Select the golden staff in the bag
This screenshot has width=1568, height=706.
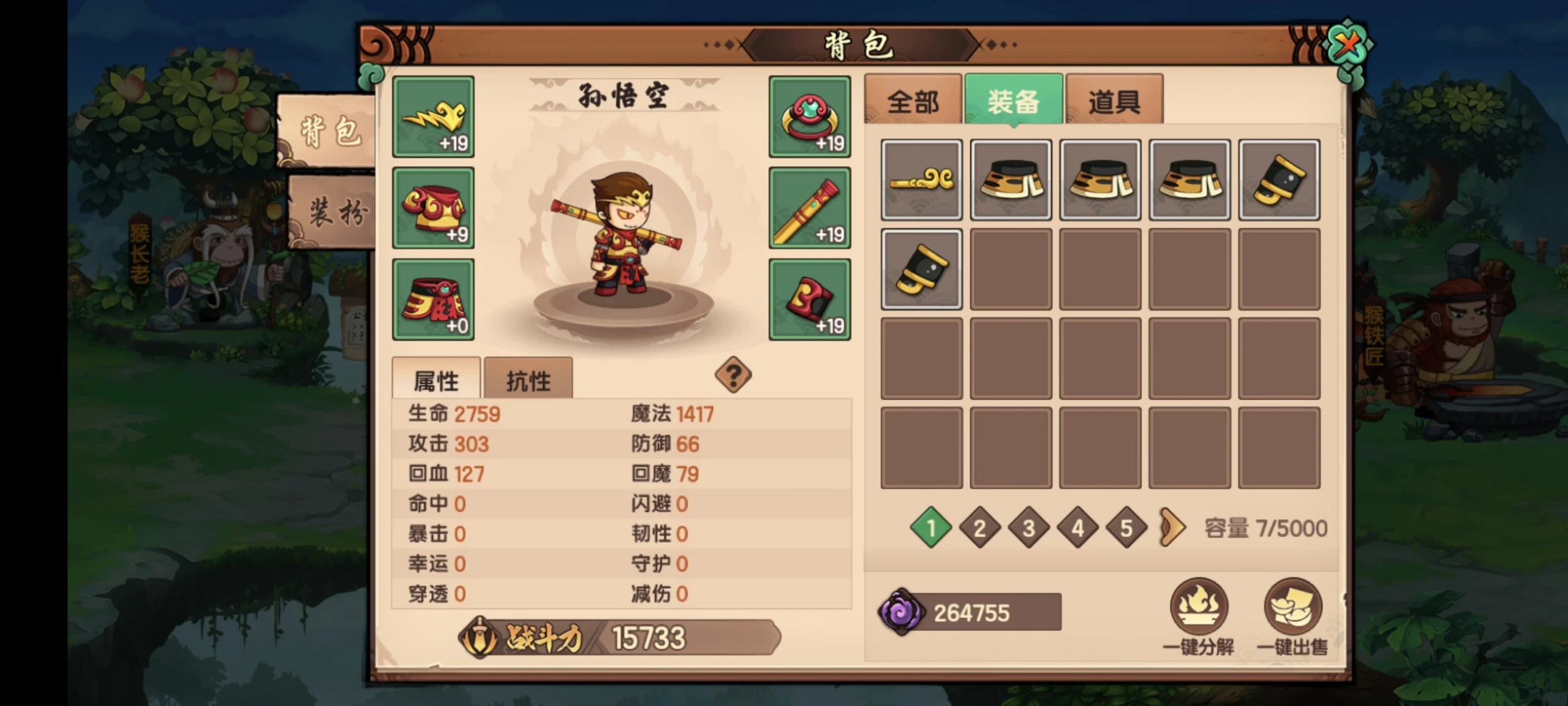coord(921,180)
